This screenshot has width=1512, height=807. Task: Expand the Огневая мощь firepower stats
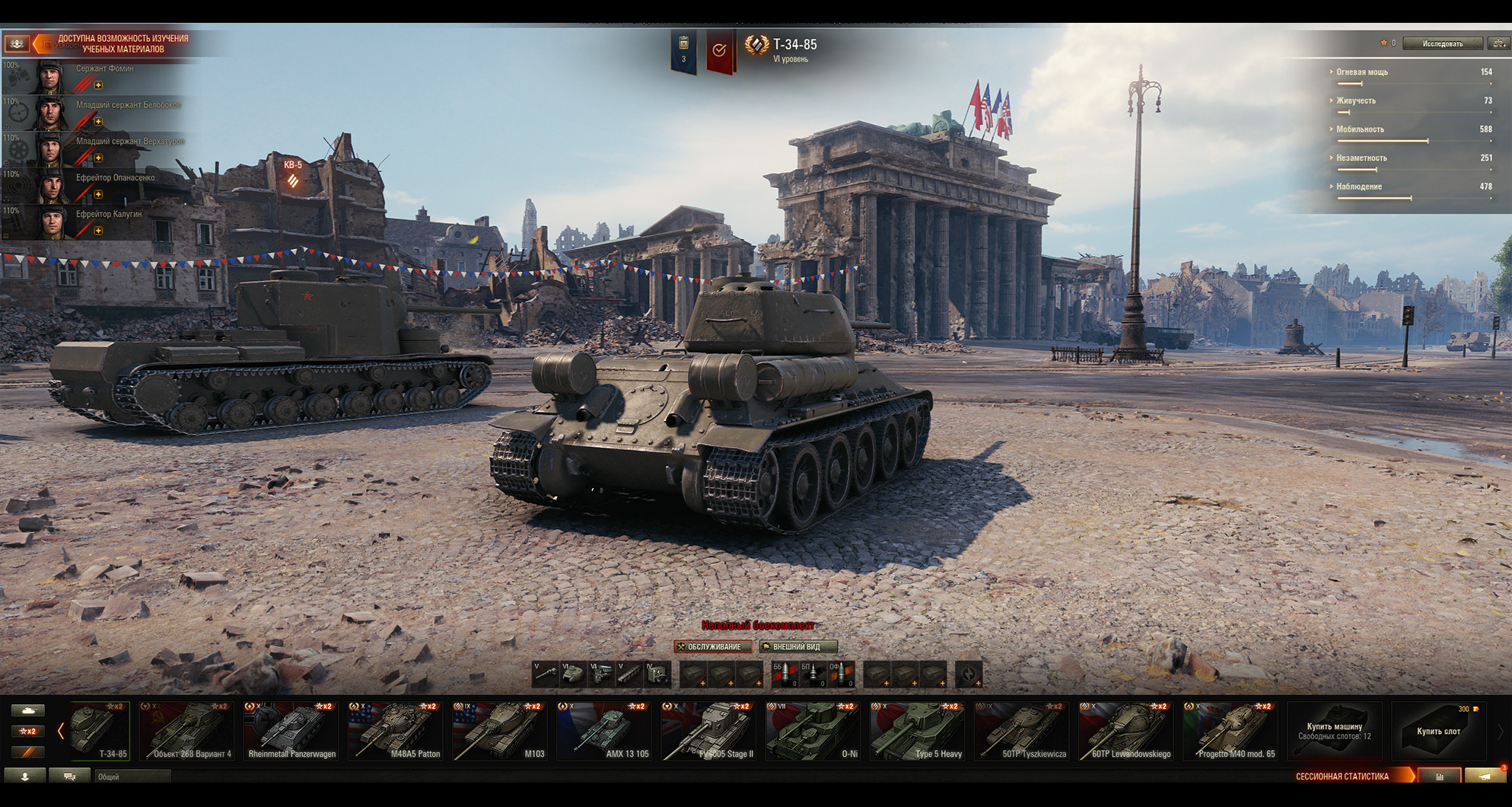(1362, 72)
